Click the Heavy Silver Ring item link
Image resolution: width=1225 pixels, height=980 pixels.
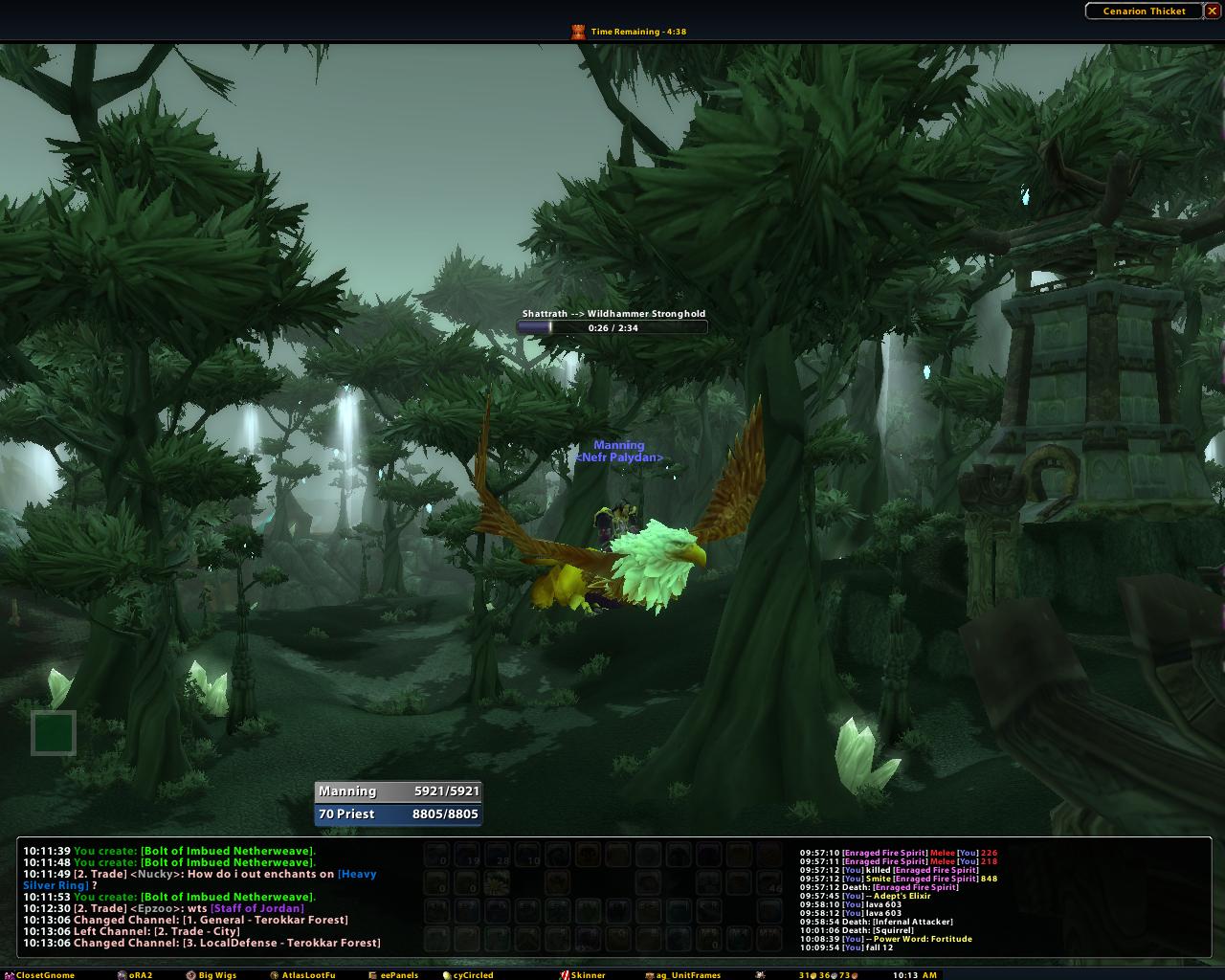coord(56,885)
